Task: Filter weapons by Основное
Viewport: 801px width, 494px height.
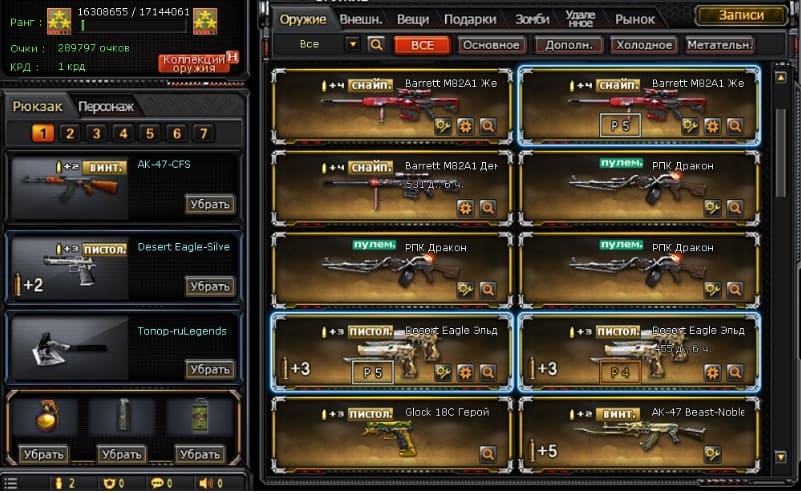Action: pos(492,45)
